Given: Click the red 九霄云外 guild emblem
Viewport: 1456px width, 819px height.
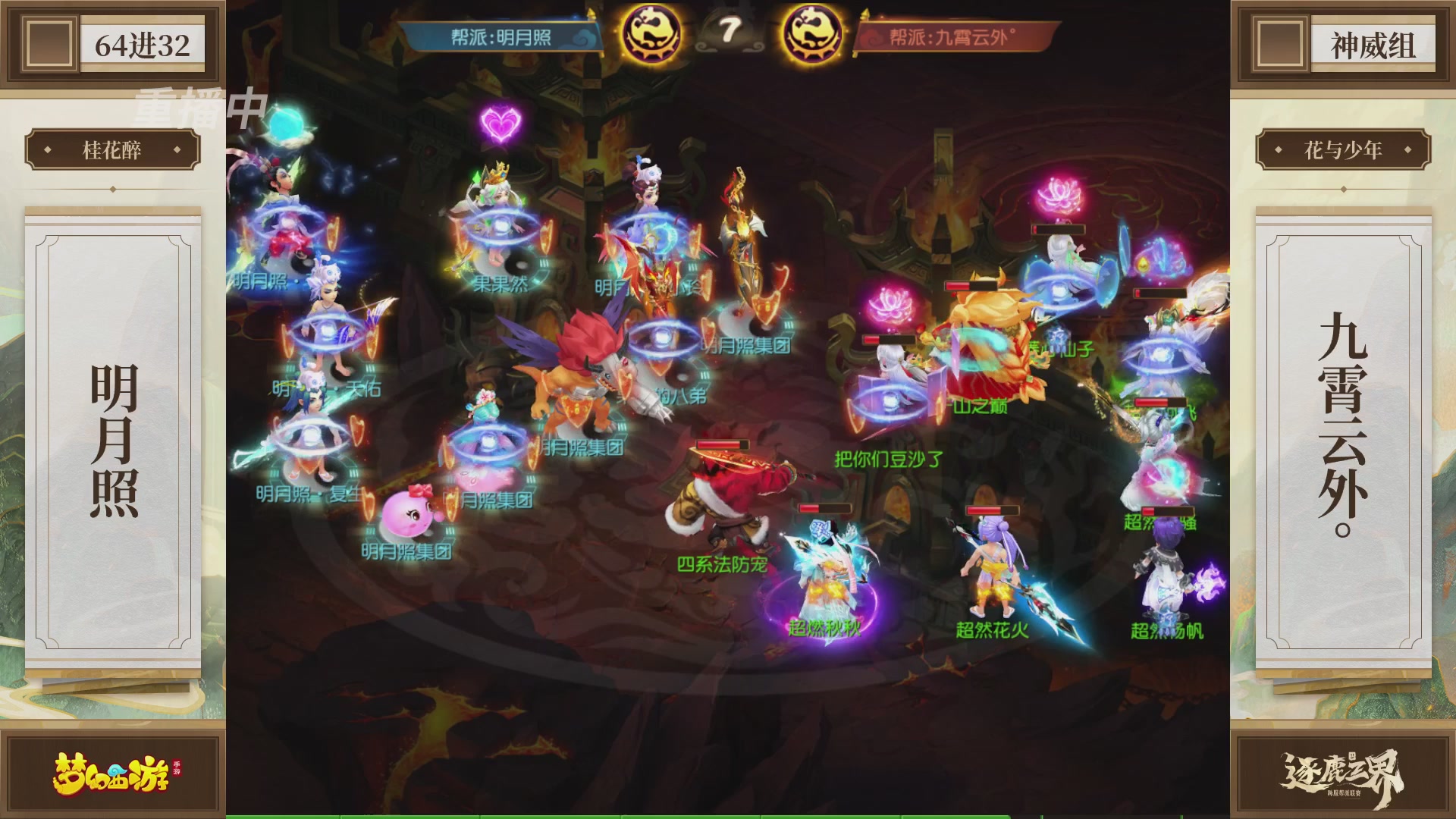Looking at the screenshot, I should point(811,34).
